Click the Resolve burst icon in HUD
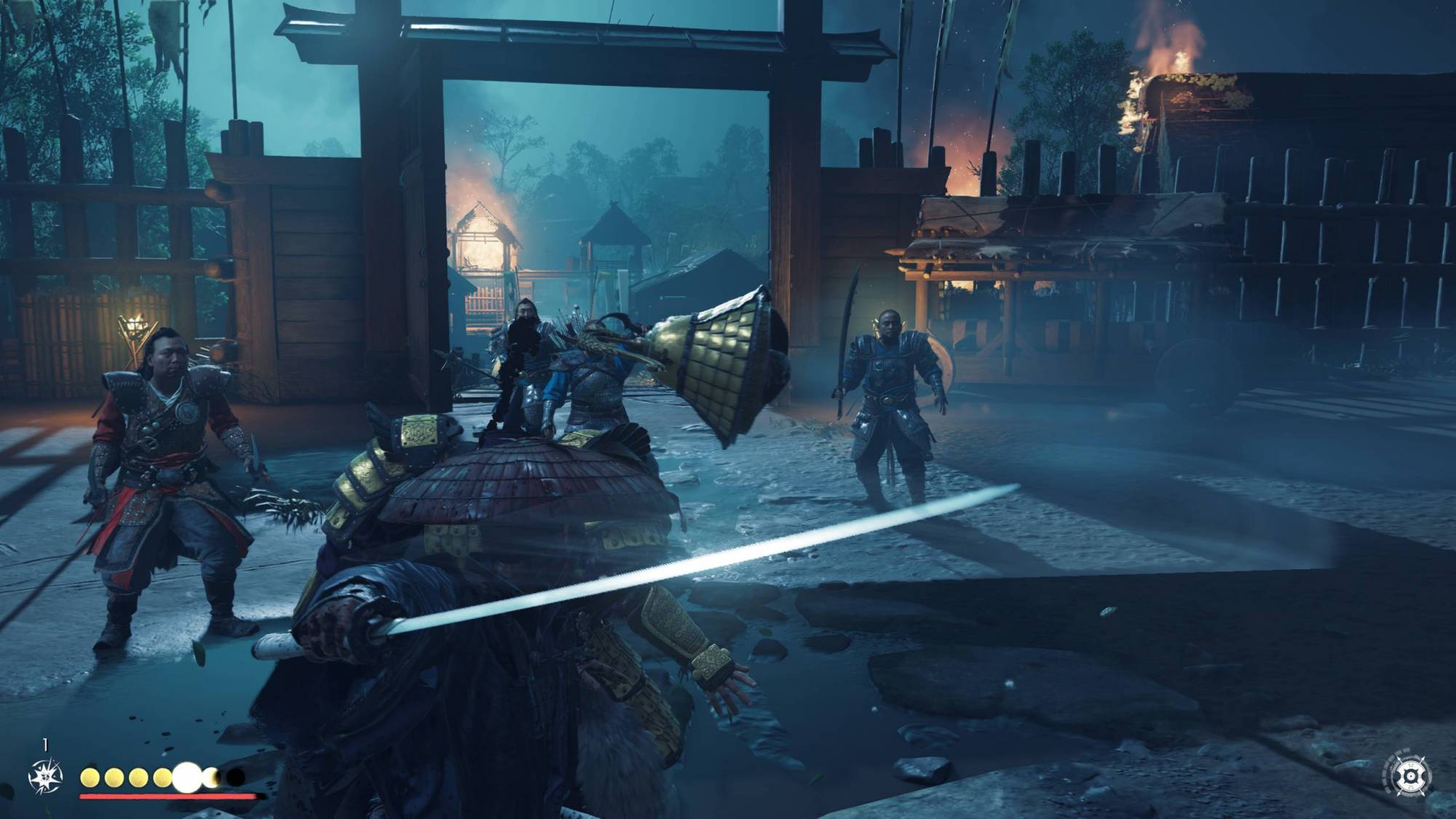 tap(45, 776)
